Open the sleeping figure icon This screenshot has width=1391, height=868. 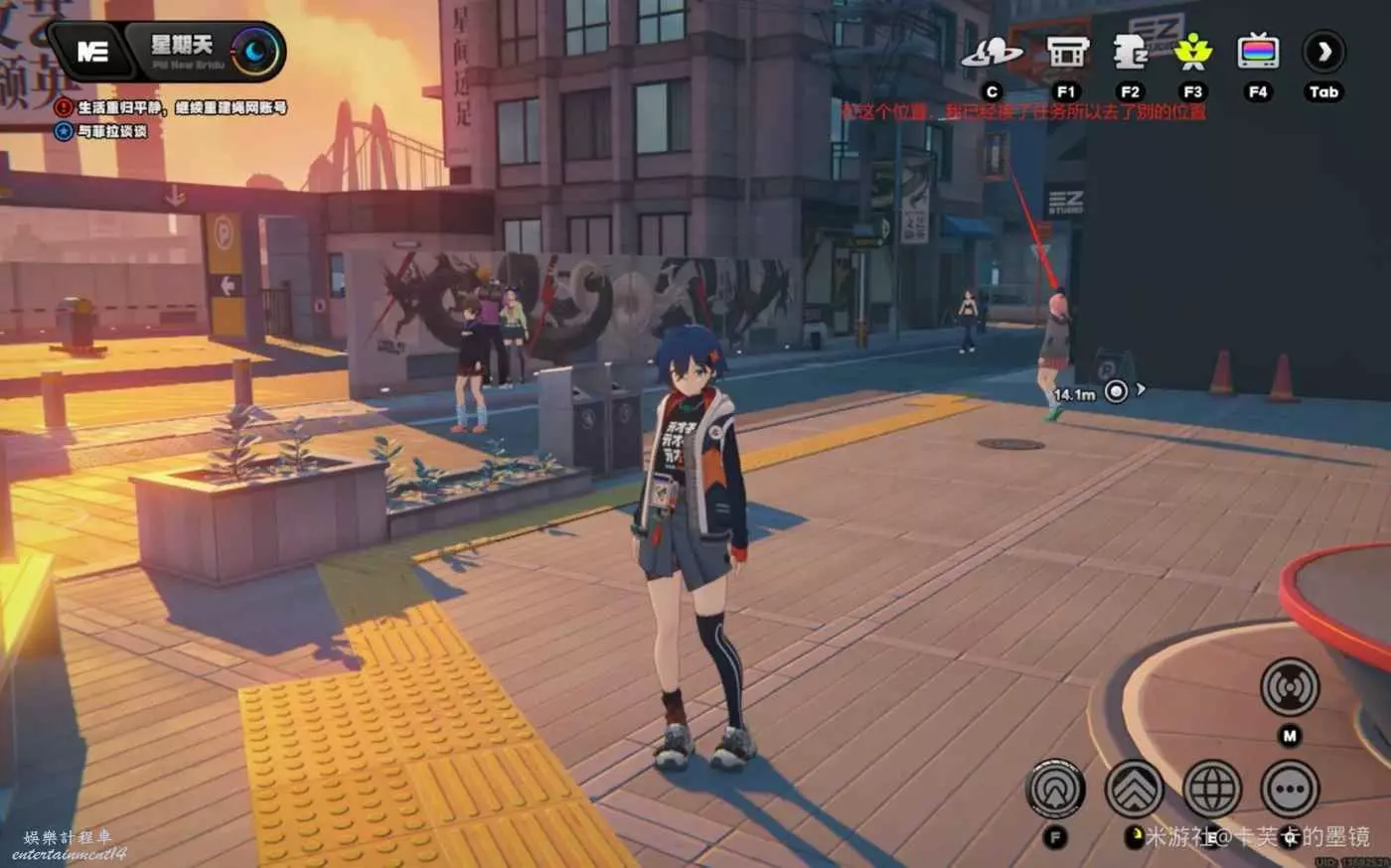pos(1130,53)
